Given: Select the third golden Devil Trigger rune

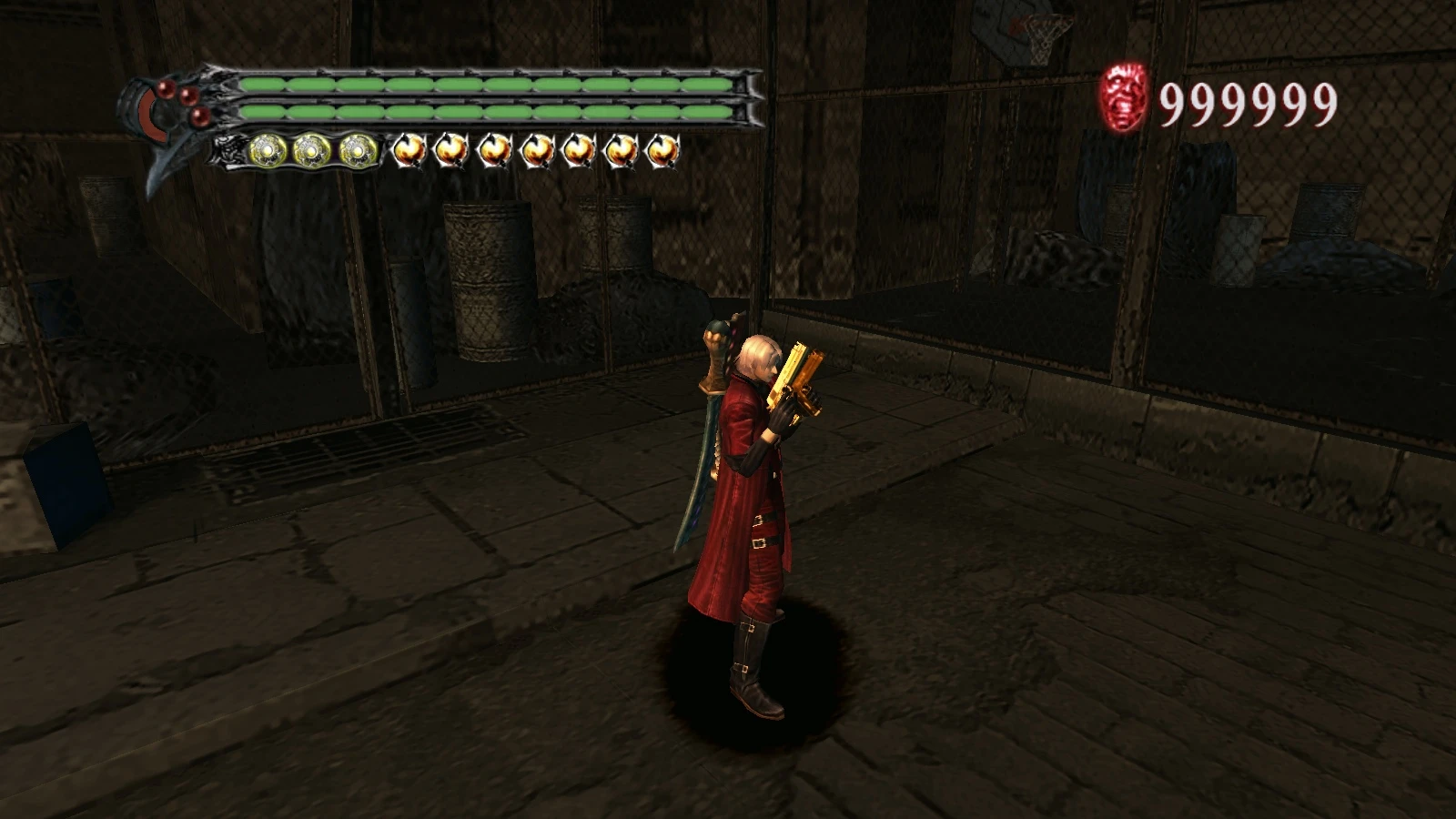Looking at the screenshot, I should (x=355, y=149).
